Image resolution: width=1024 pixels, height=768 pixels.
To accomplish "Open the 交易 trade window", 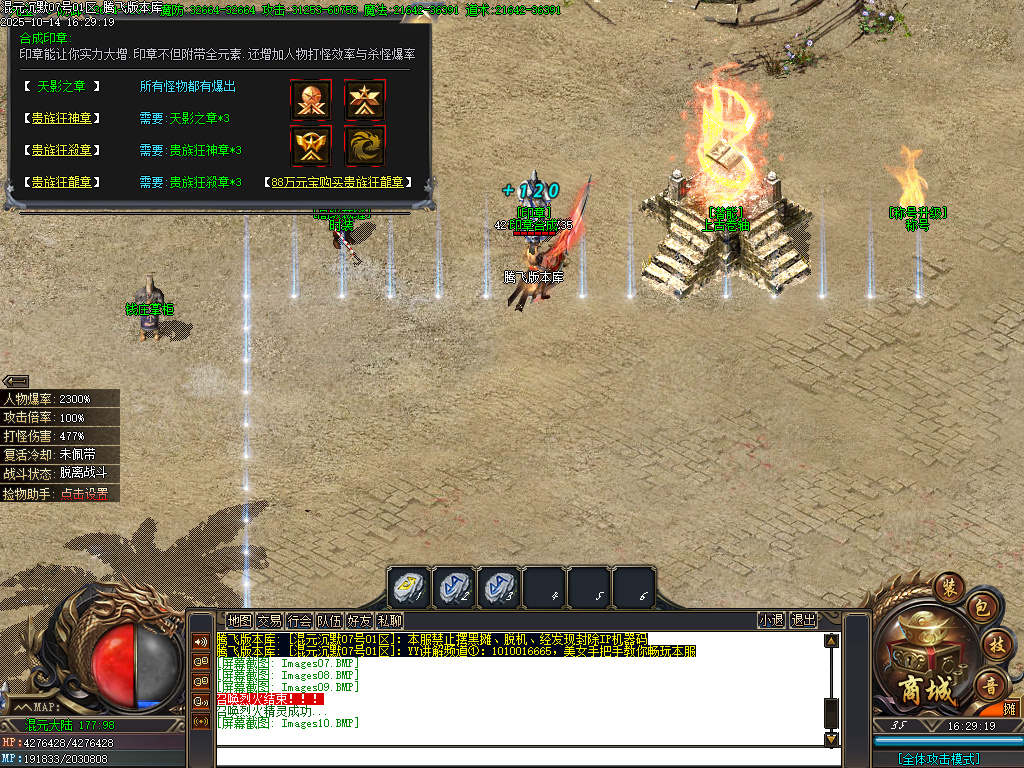I will point(269,620).
